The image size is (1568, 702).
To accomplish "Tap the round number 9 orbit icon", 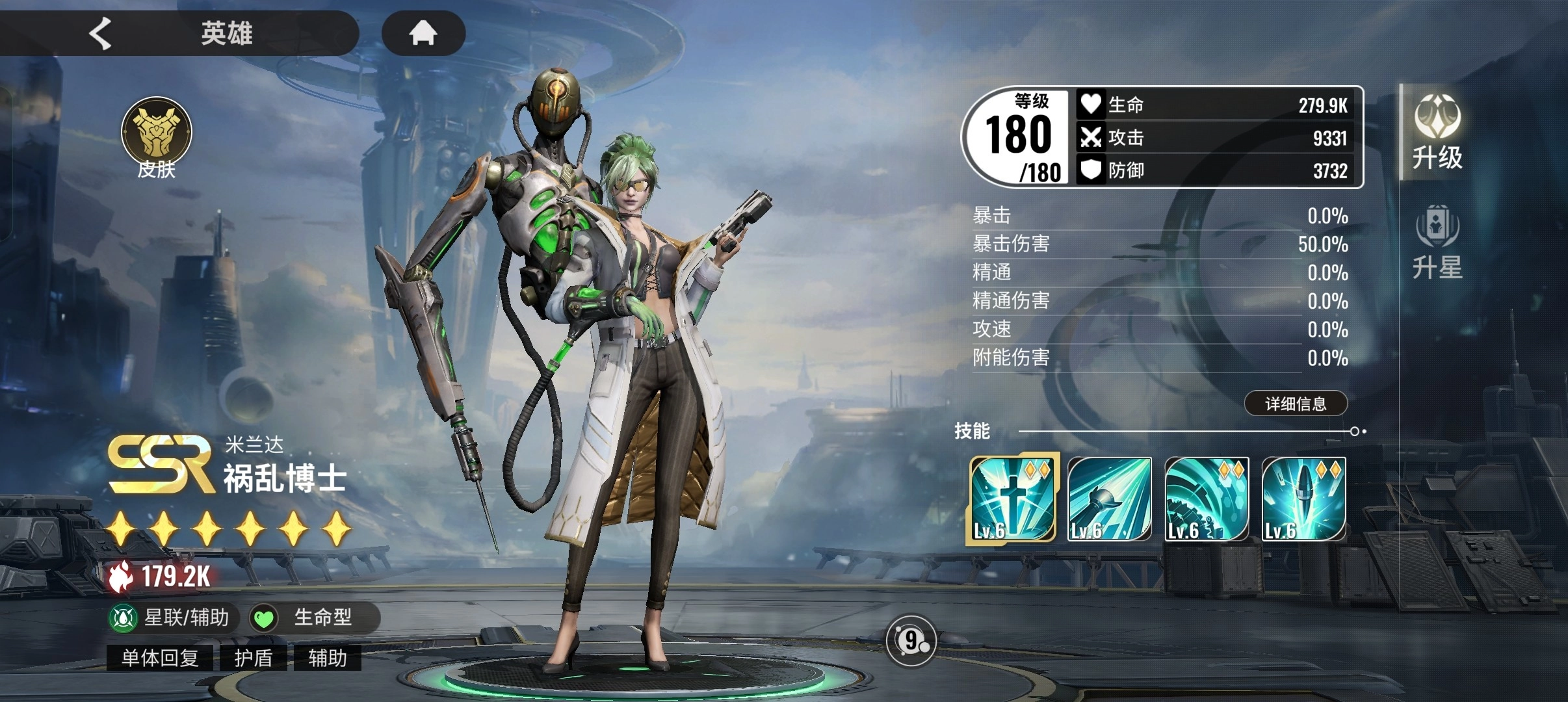I will 911,641.
